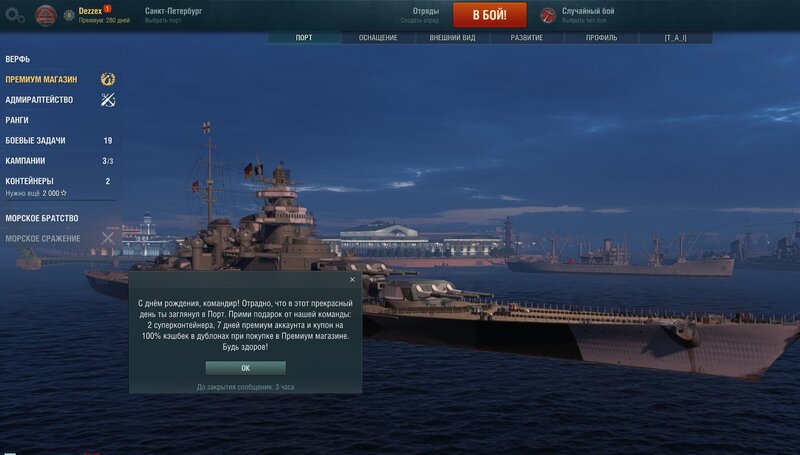Open the «Адмиралтейство» section
This screenshot has width=800, height=455.
[x=39, y=100]
